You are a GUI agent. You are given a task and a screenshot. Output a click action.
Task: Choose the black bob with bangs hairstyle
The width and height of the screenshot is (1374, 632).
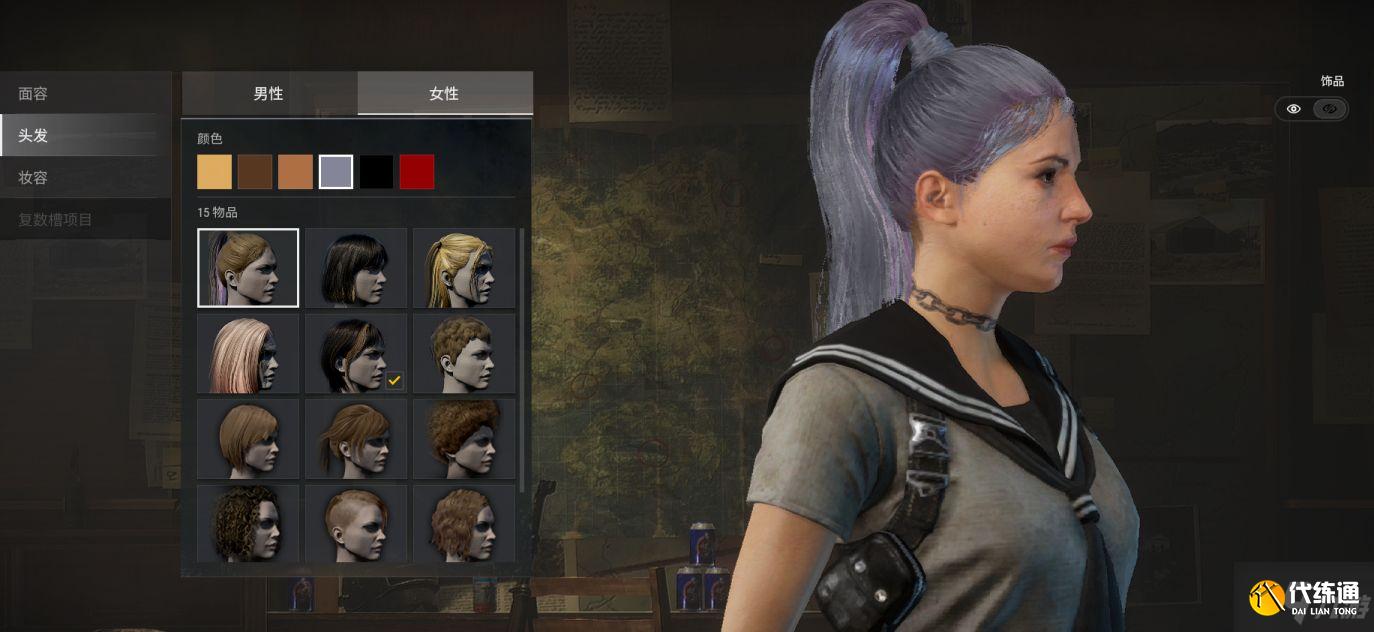356,267
